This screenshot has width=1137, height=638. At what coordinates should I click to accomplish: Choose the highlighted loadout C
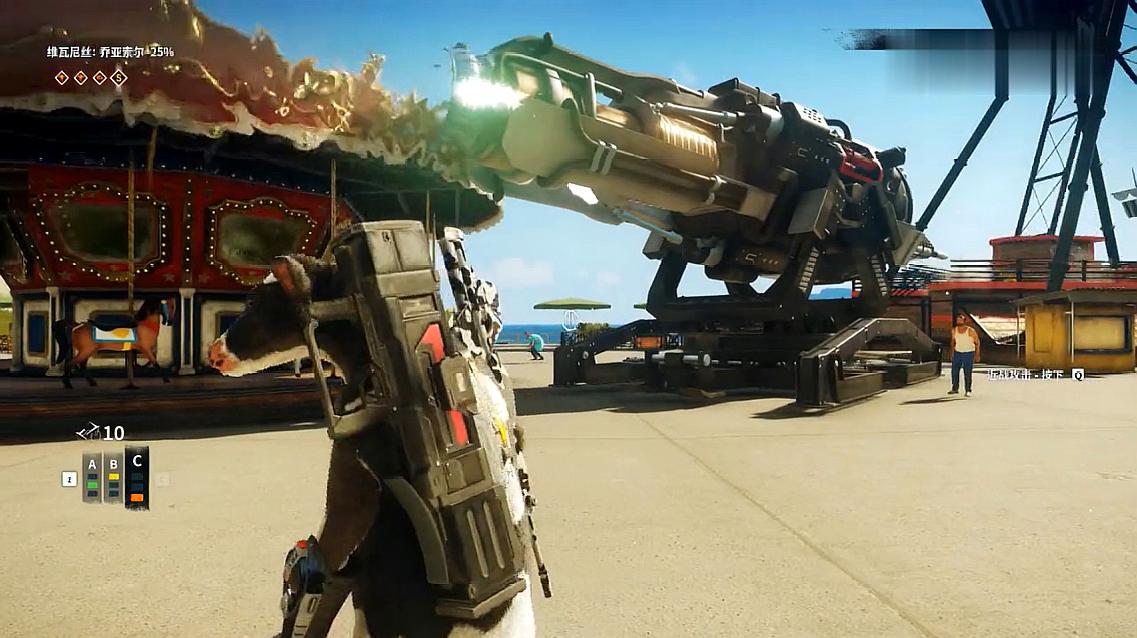click(x=137, y=476)
